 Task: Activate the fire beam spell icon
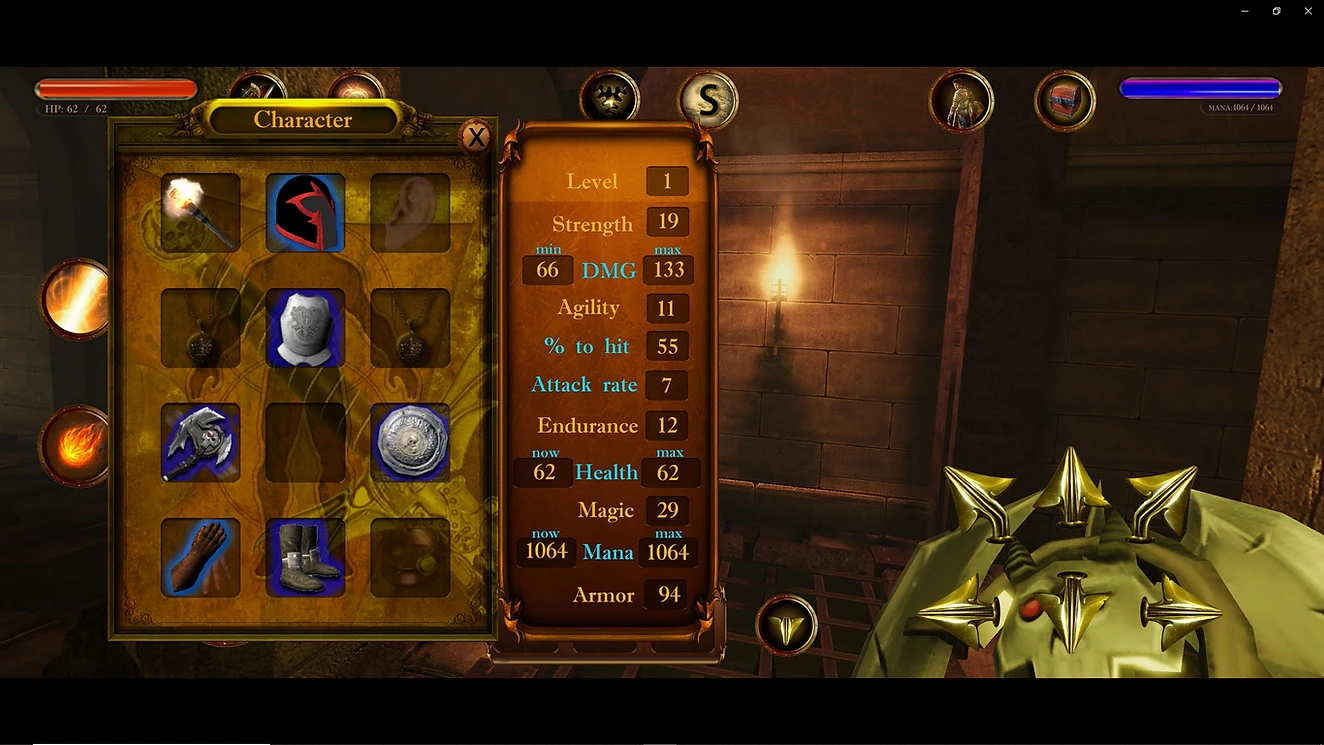(x=78, y=299)
